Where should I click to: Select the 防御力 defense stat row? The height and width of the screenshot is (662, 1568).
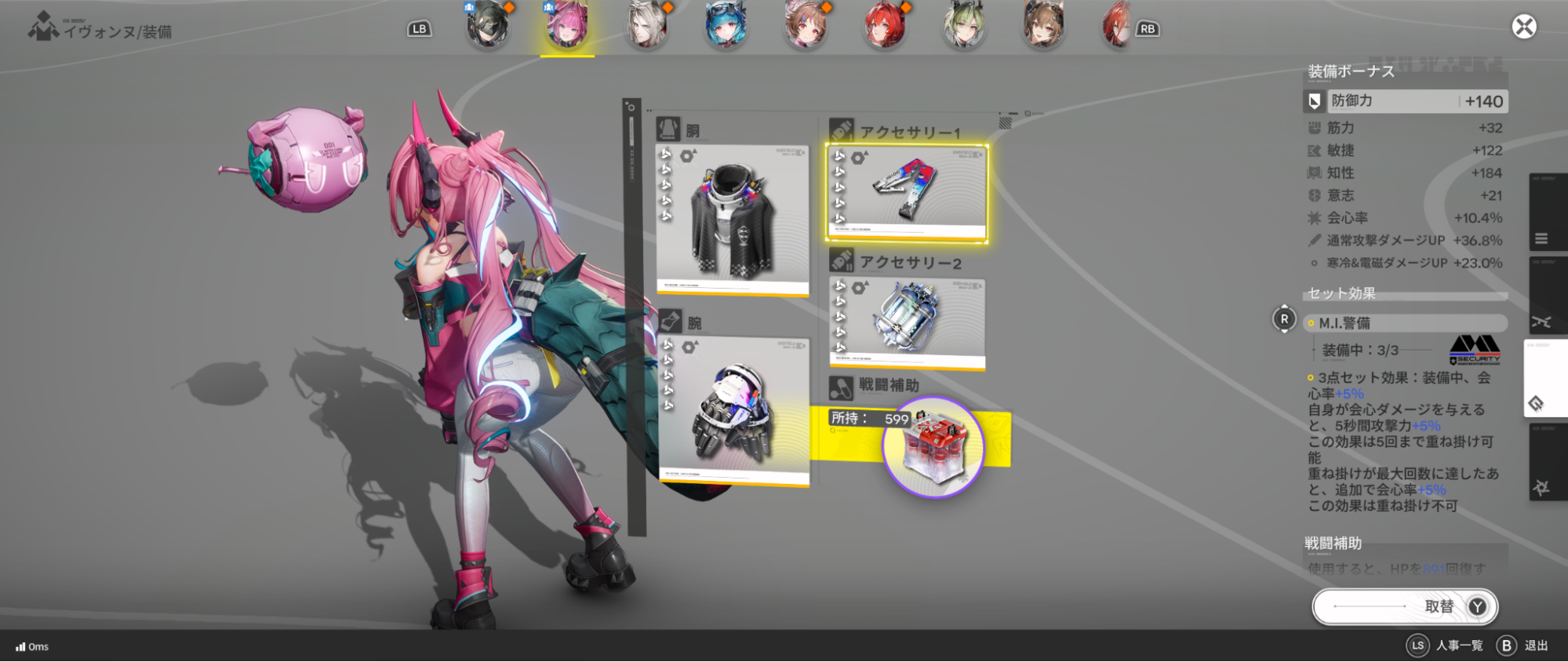[1404, 101]
